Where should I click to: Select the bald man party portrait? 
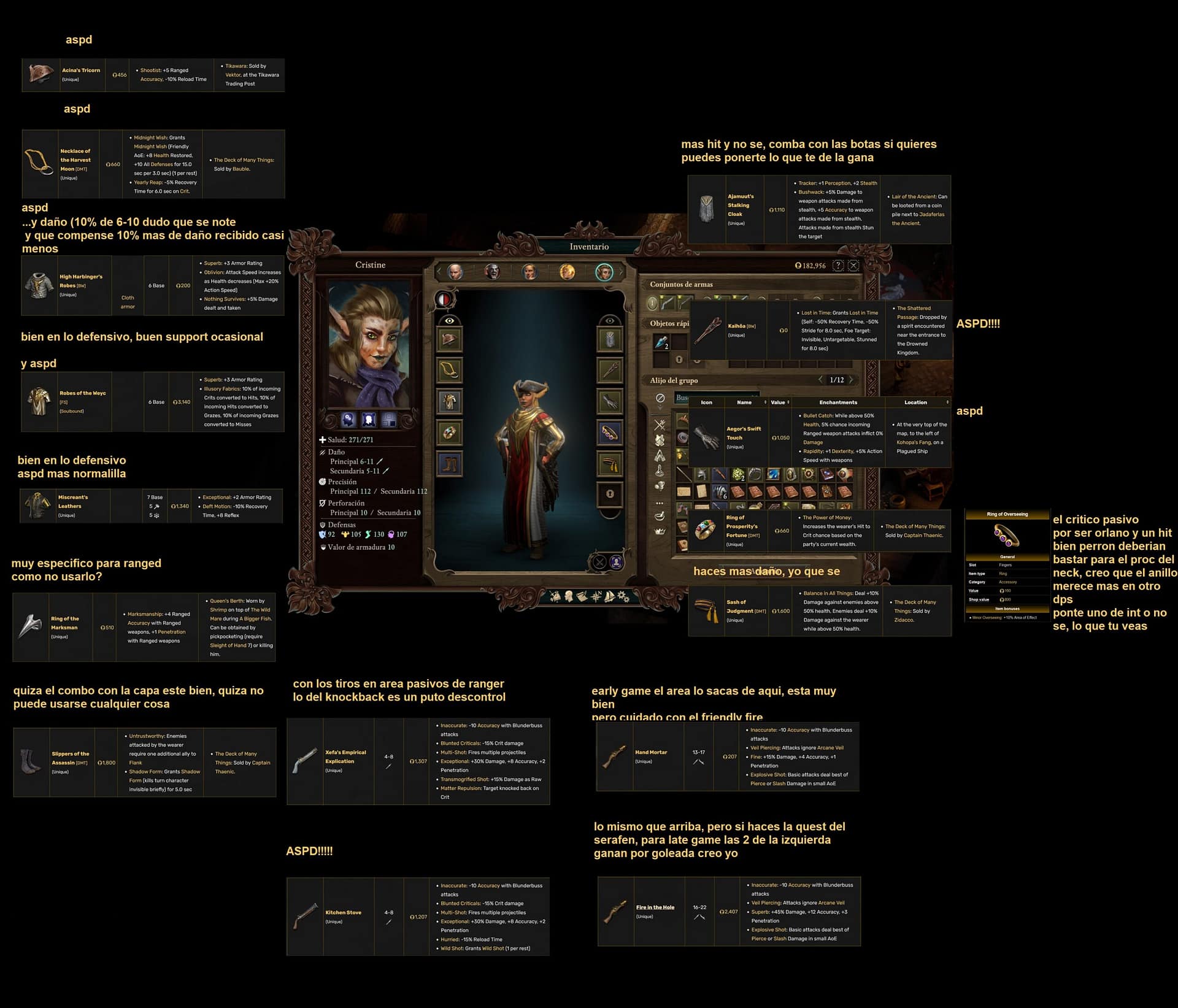(x=455, y=272)
